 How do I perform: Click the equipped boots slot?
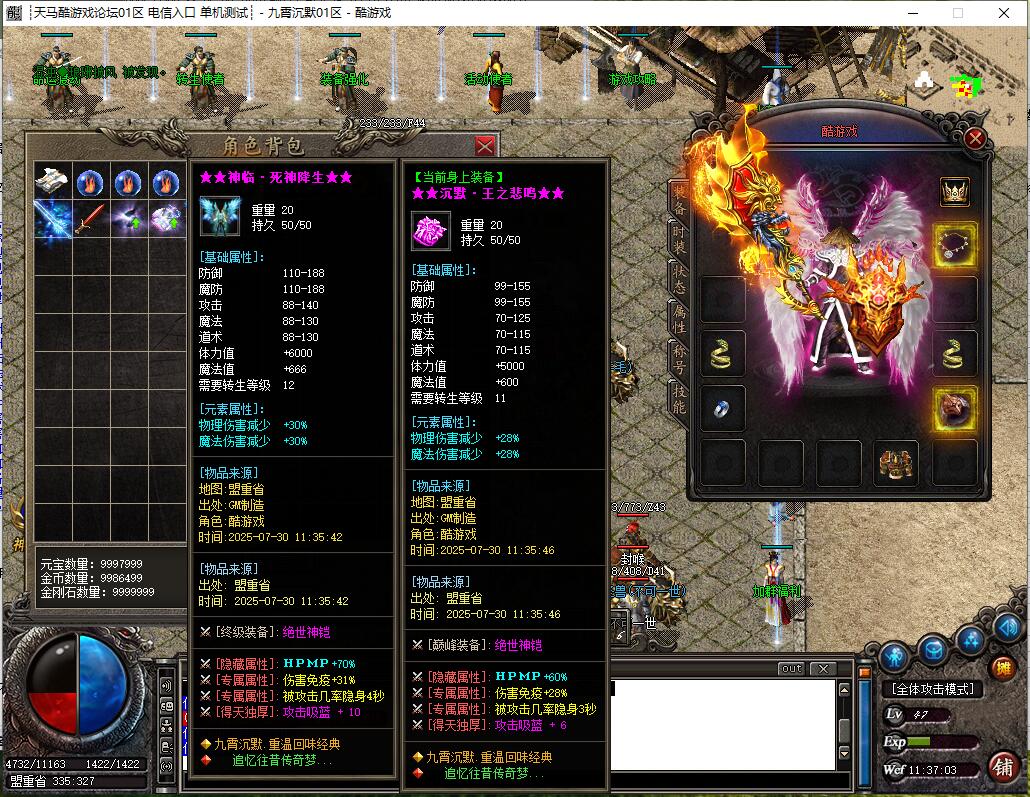coord(895,463)
